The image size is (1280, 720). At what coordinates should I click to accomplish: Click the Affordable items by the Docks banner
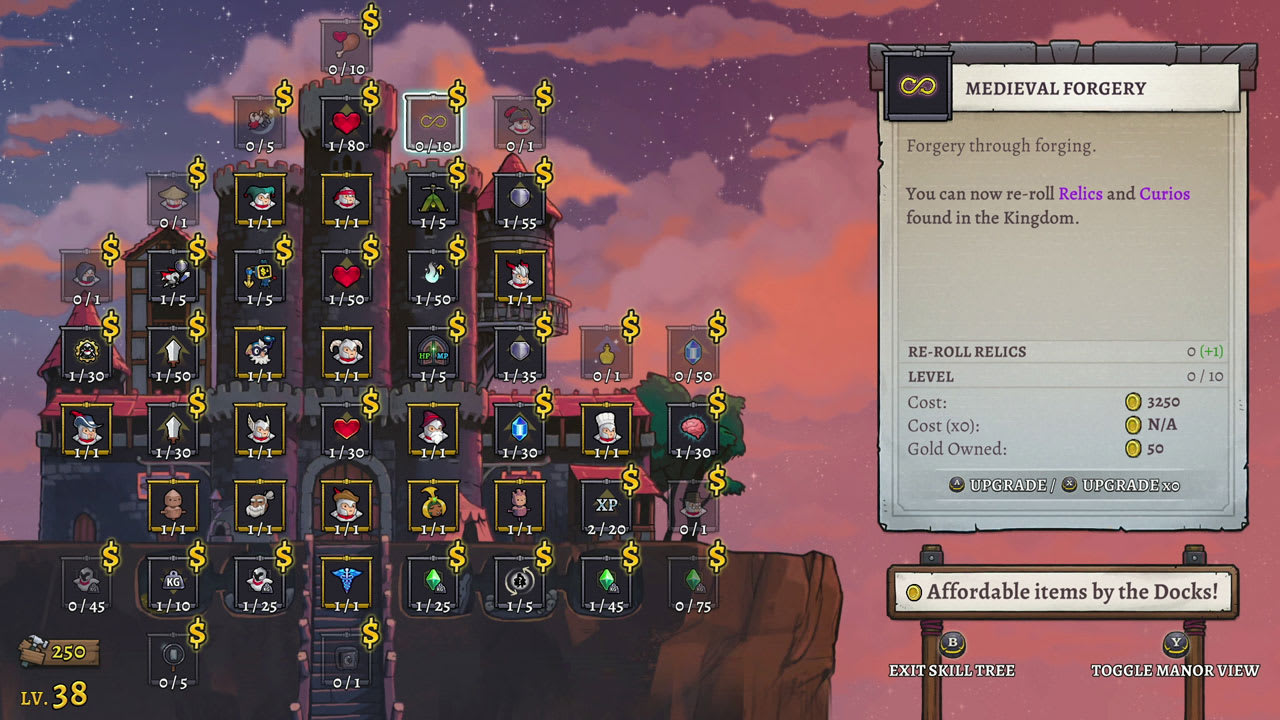point(1064,592)
